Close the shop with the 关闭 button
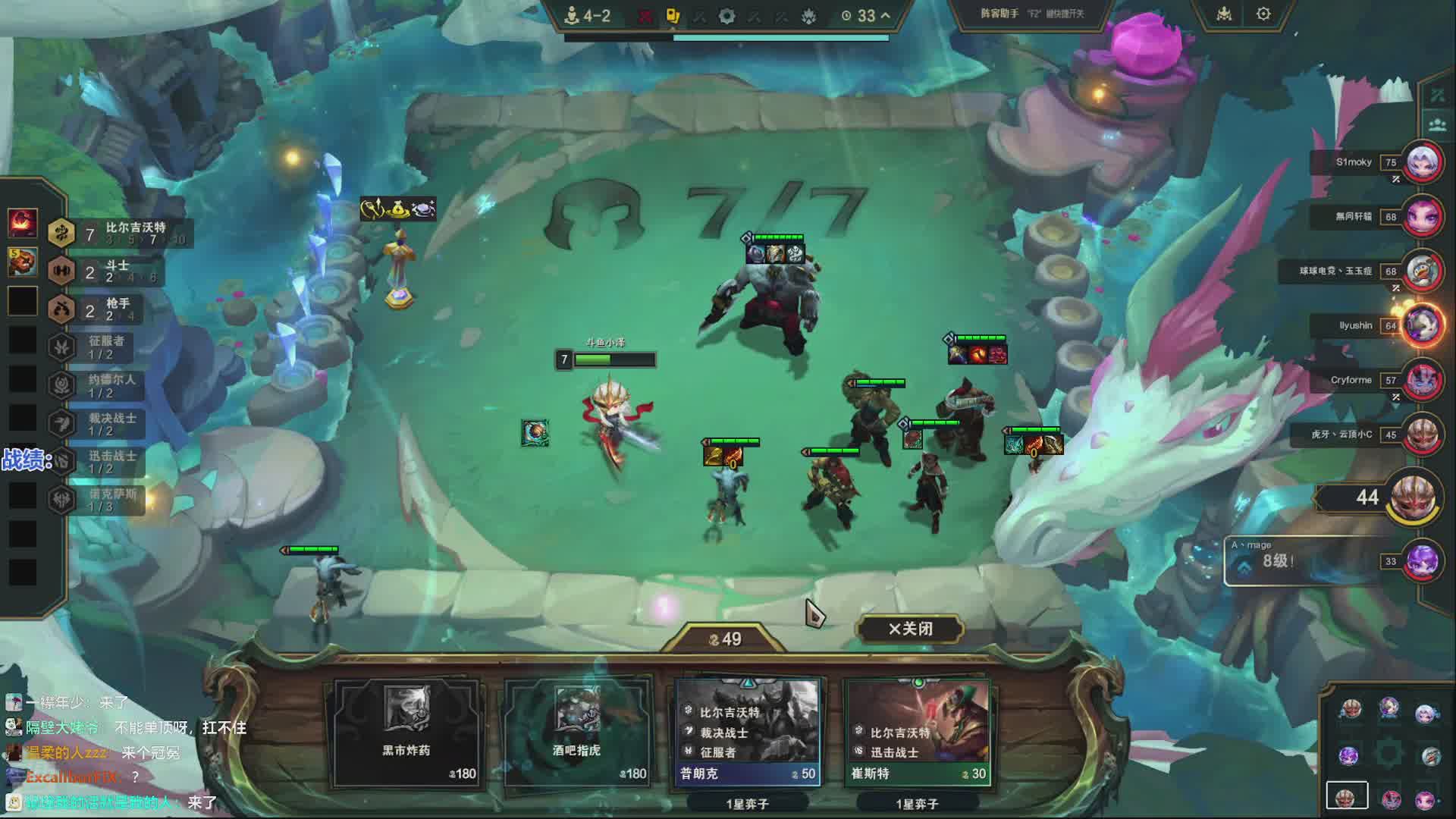Image resolution: width=1456 pixels, height=819 pixels. pos(910,629)
